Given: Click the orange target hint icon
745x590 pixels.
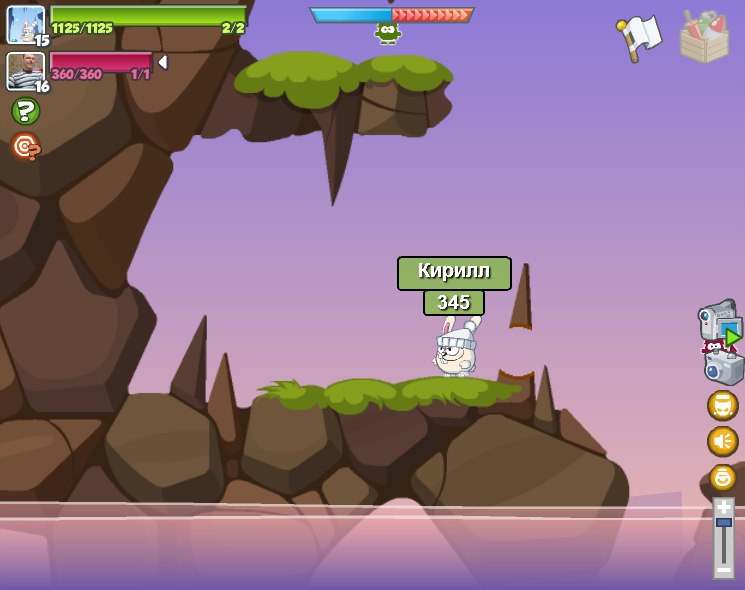Looking at the screenshot, I should pos(25,147).
